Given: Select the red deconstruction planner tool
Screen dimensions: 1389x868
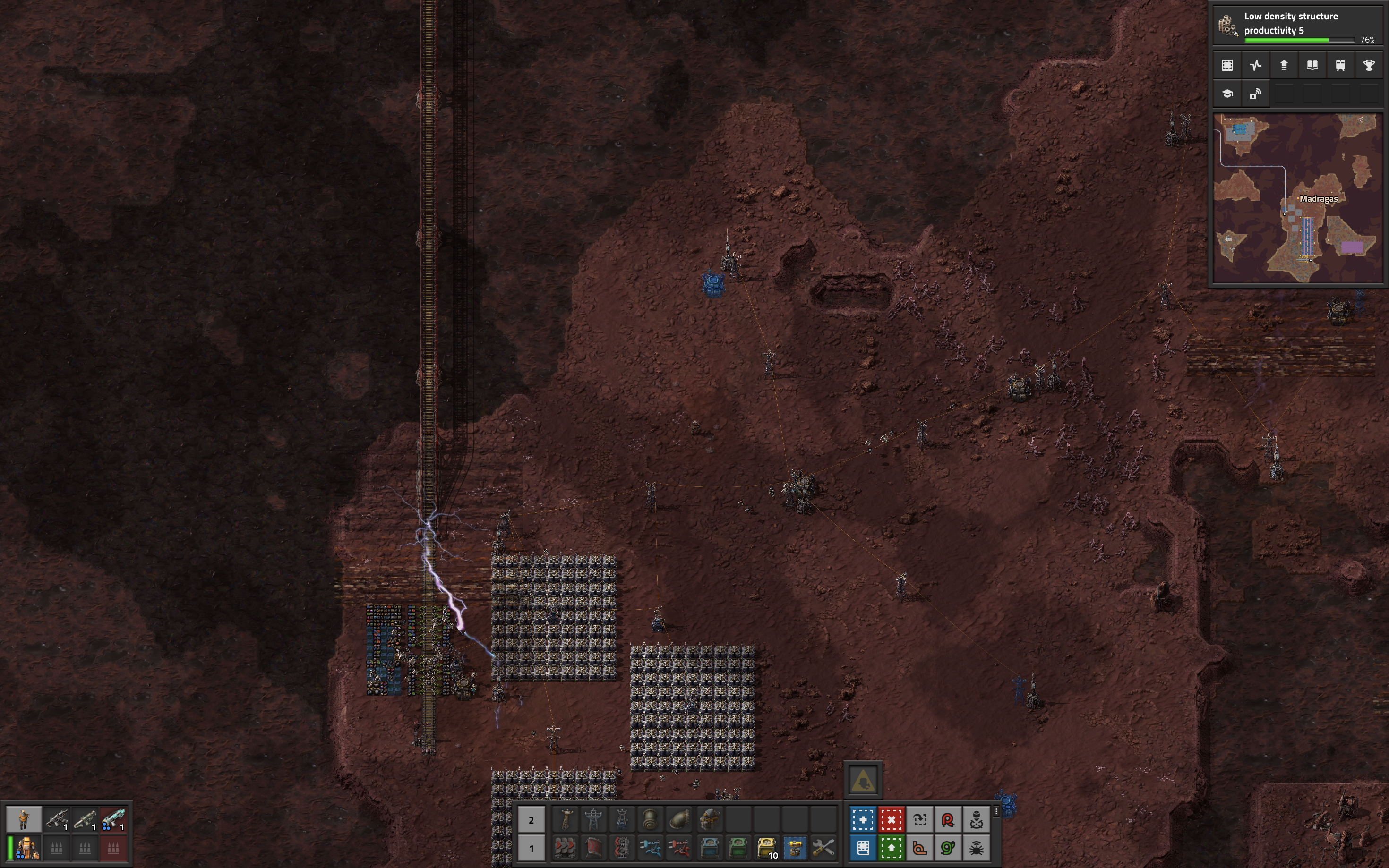Looking at the screenshot, I should click(891, 820).
